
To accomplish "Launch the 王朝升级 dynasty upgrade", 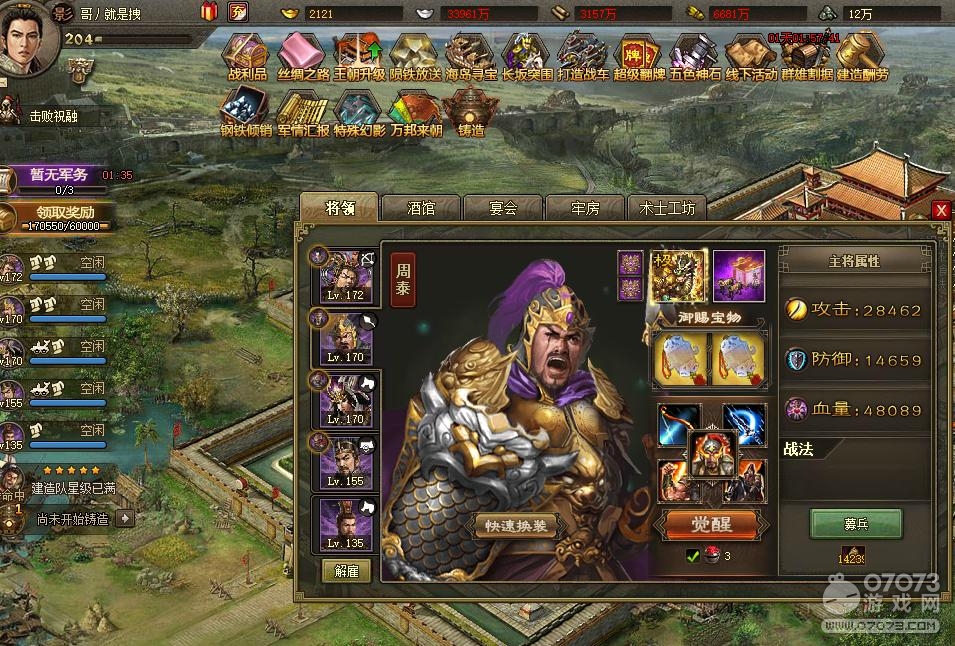I will click(357, 56).
